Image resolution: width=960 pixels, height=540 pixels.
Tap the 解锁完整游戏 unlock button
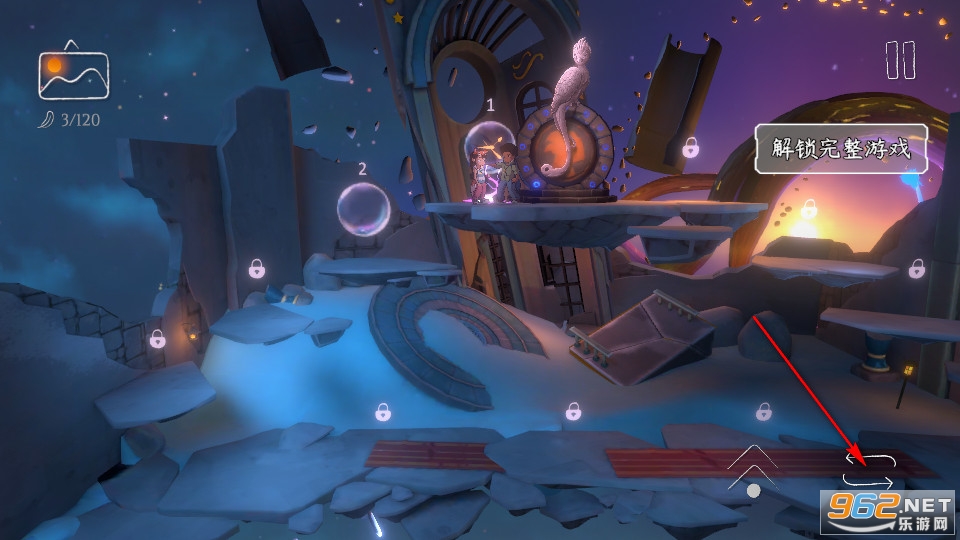coord(840,149)
